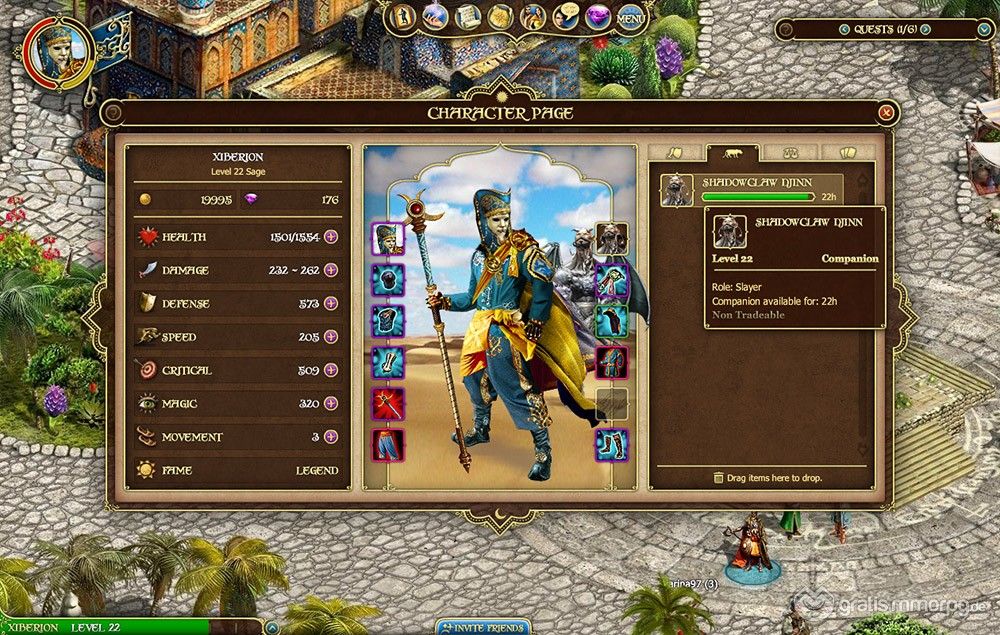Viewport: 1000px width, 635px height.
Task: Click the Invite Friends button
Action: [x=483, y=627]
